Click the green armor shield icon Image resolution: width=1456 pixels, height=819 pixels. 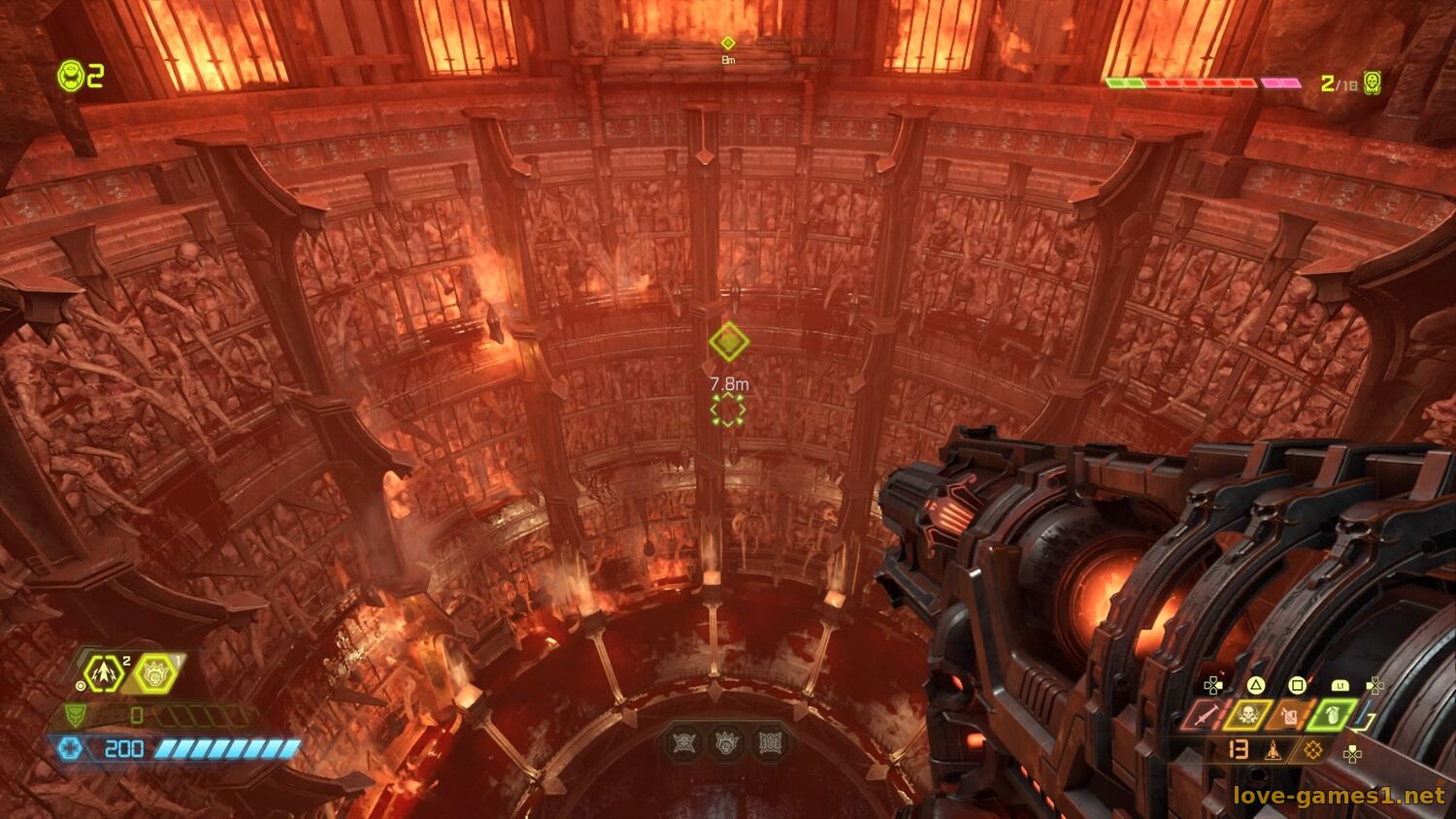pos(76,716)
